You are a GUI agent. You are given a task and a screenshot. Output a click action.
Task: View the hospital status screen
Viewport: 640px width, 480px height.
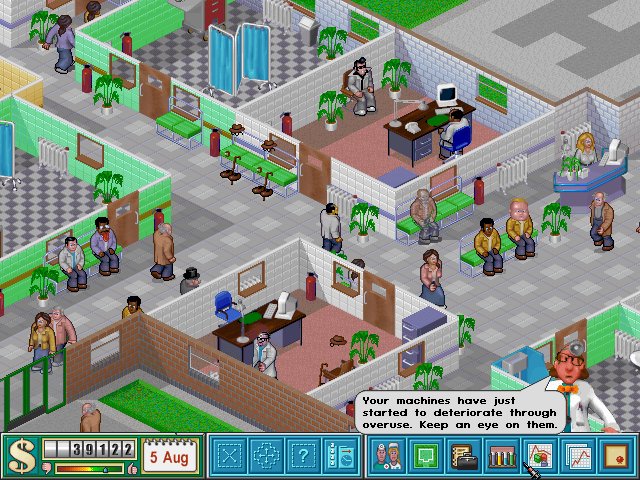pyautogui.click(x=538, y=458)
